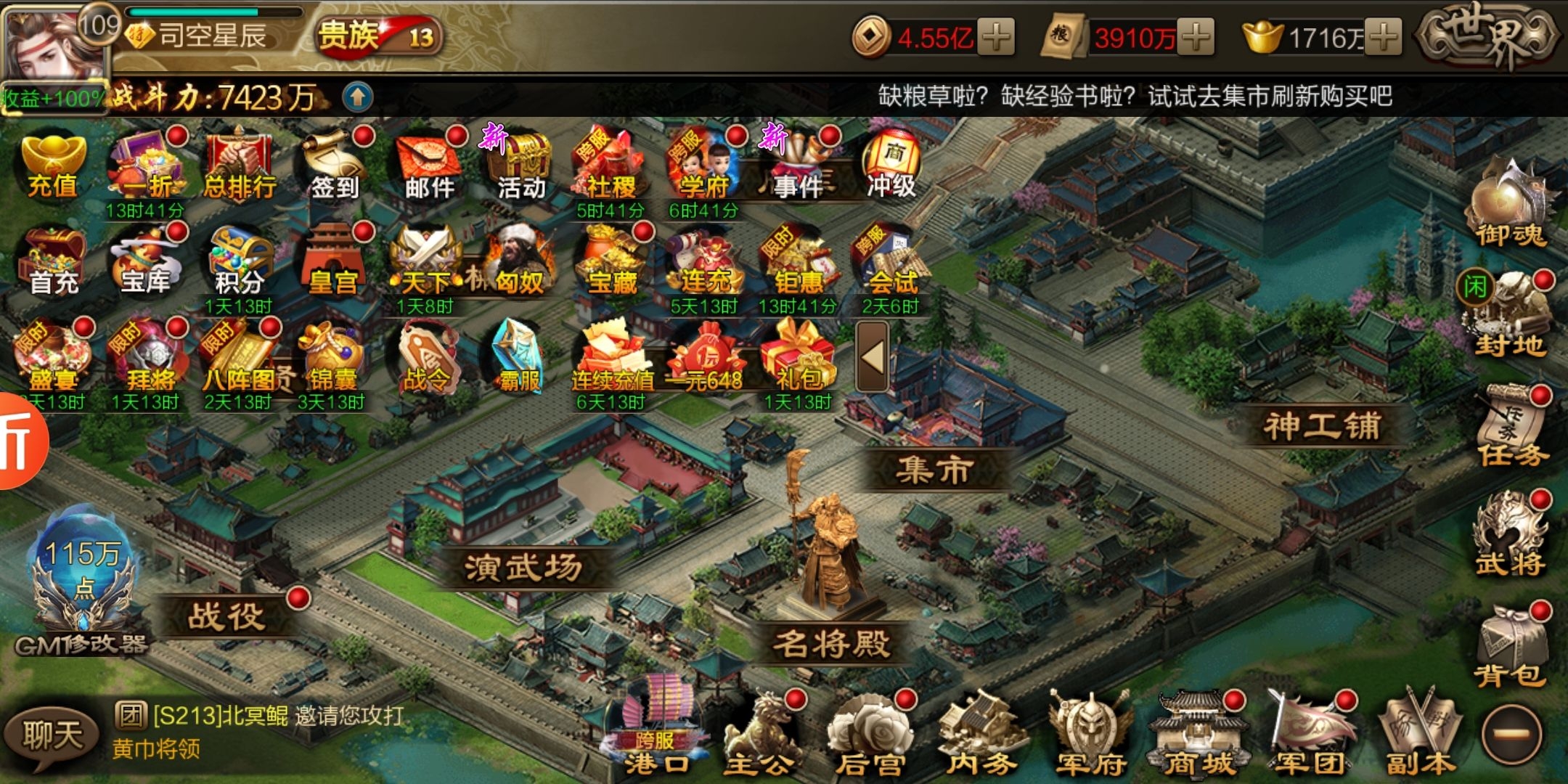1568x784 pixels.
Task: Open the 宝藏 treasure icon
Action: 612,263
